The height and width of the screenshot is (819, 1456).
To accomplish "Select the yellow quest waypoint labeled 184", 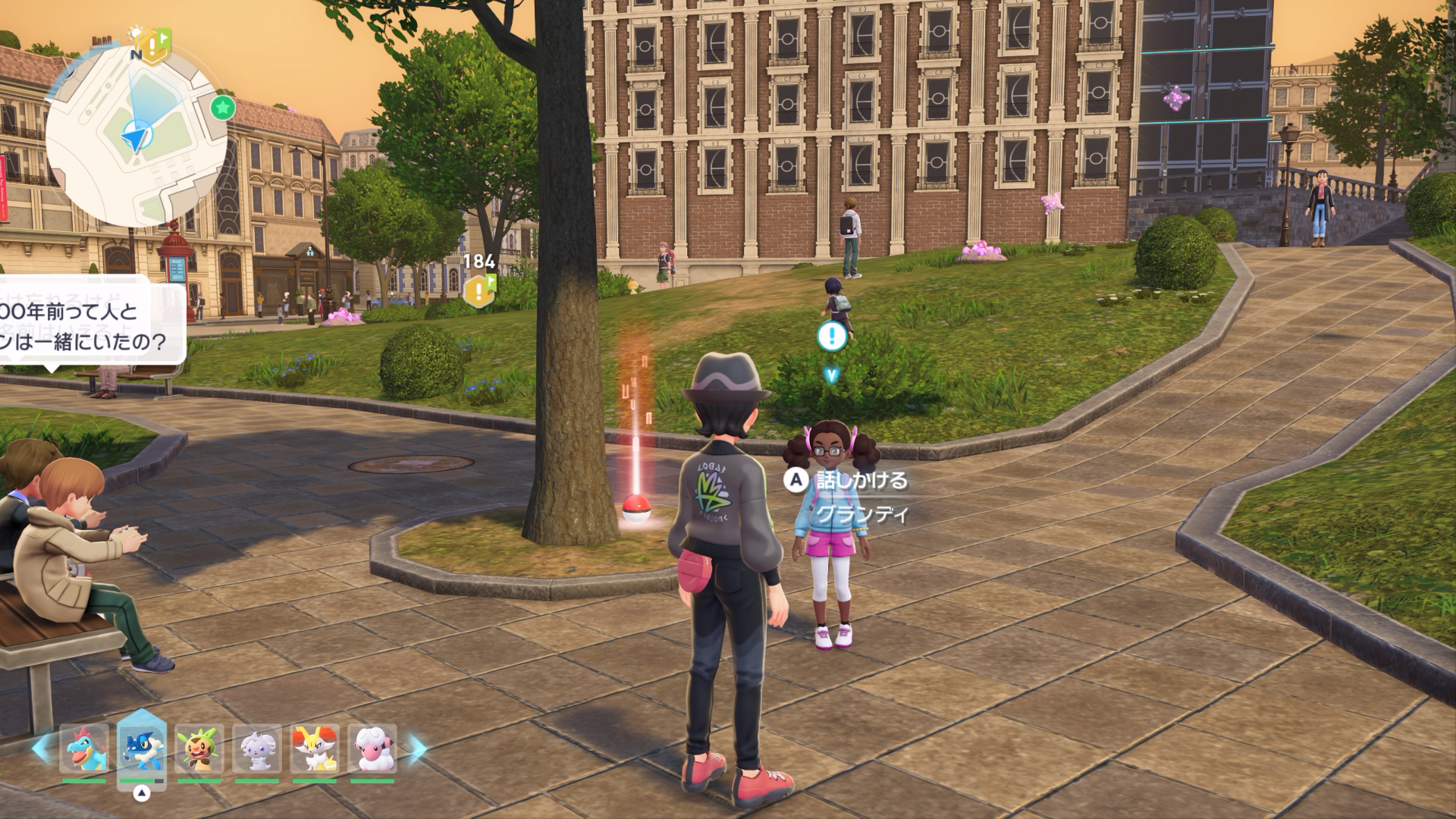I will (x=479, y=290).
